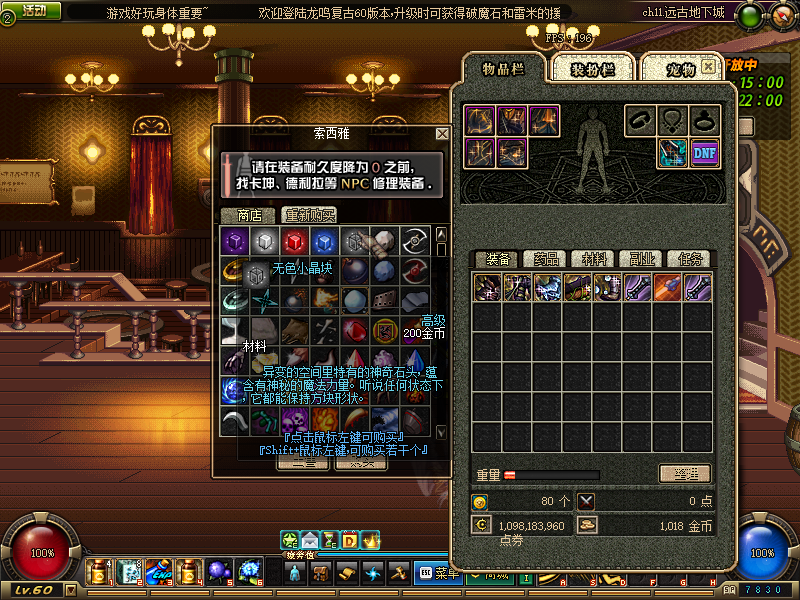Open the 活动 events button

[x=33, y=11]
